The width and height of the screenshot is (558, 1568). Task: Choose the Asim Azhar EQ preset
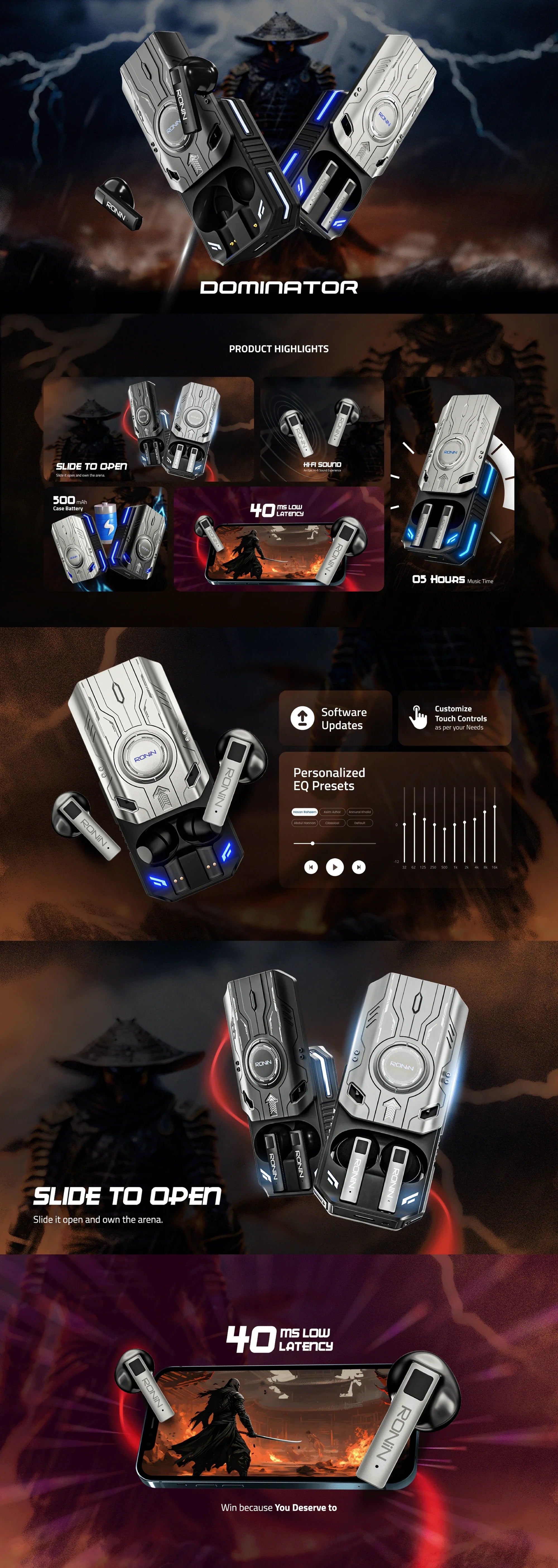pos(332,811)
